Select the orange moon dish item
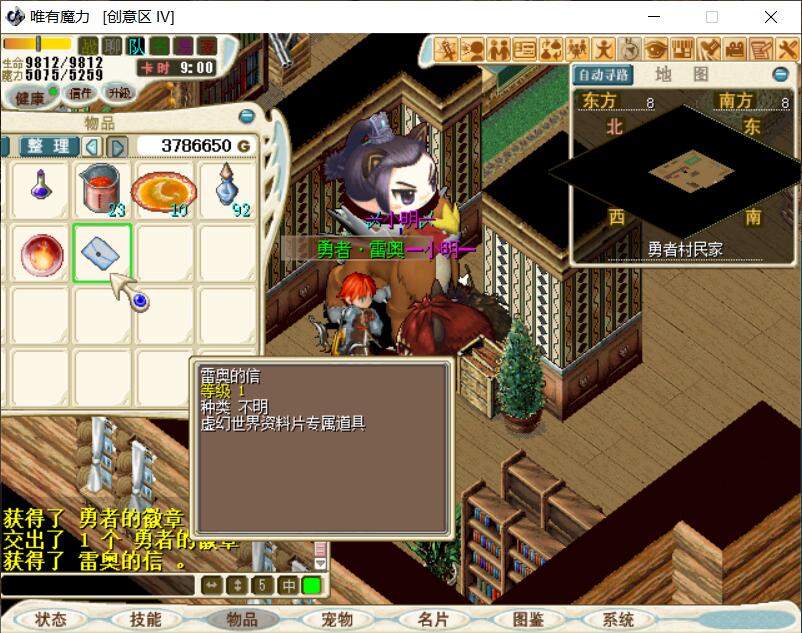 (163, 187)
